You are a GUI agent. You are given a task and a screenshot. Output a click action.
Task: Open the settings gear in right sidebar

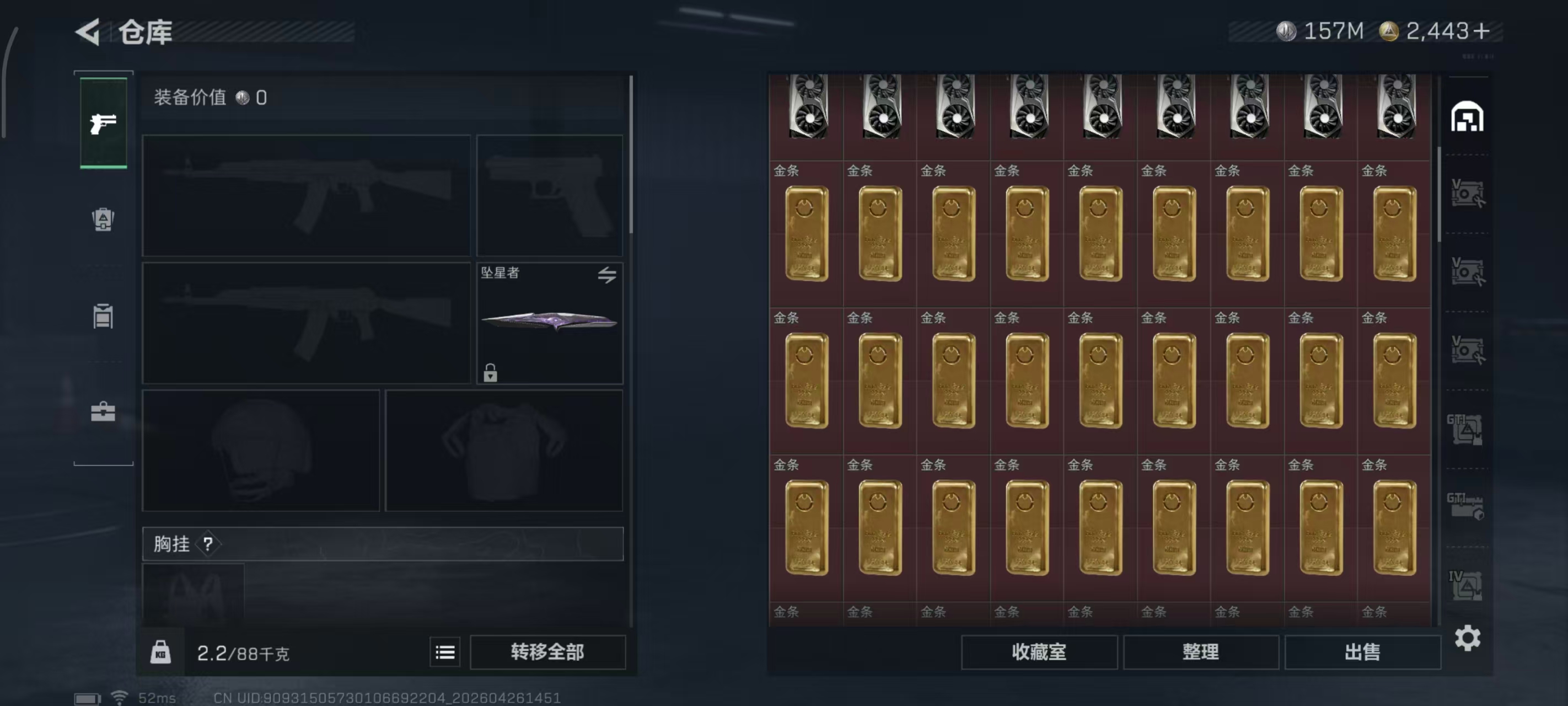[x=1468, y=638]
